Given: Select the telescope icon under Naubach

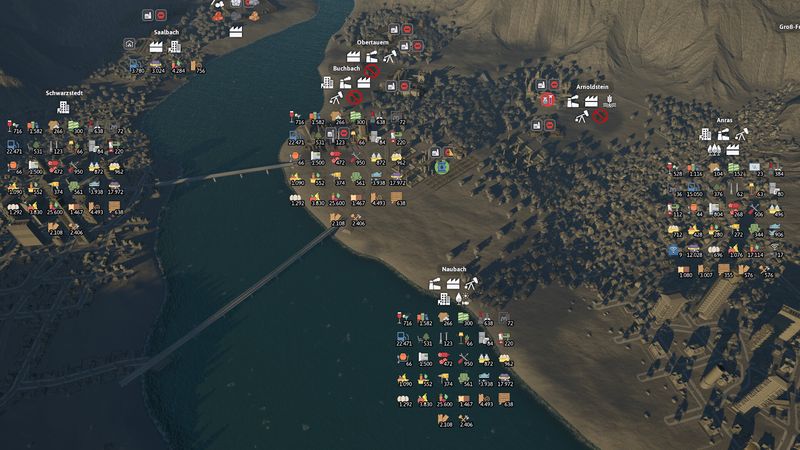Looking at the screenshot, I should coord(472,284).
